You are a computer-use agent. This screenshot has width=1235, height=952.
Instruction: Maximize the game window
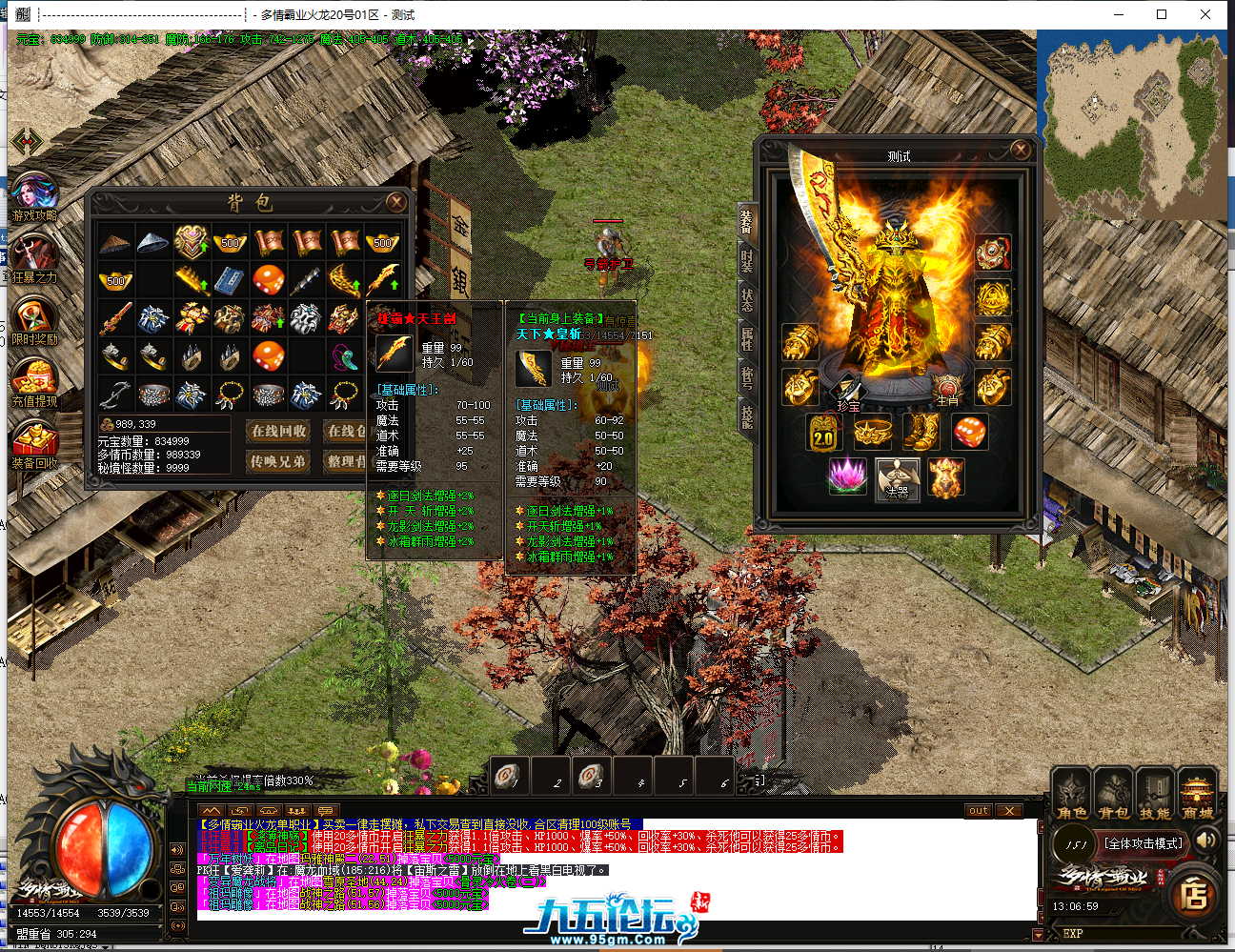tap(1162, 14)
